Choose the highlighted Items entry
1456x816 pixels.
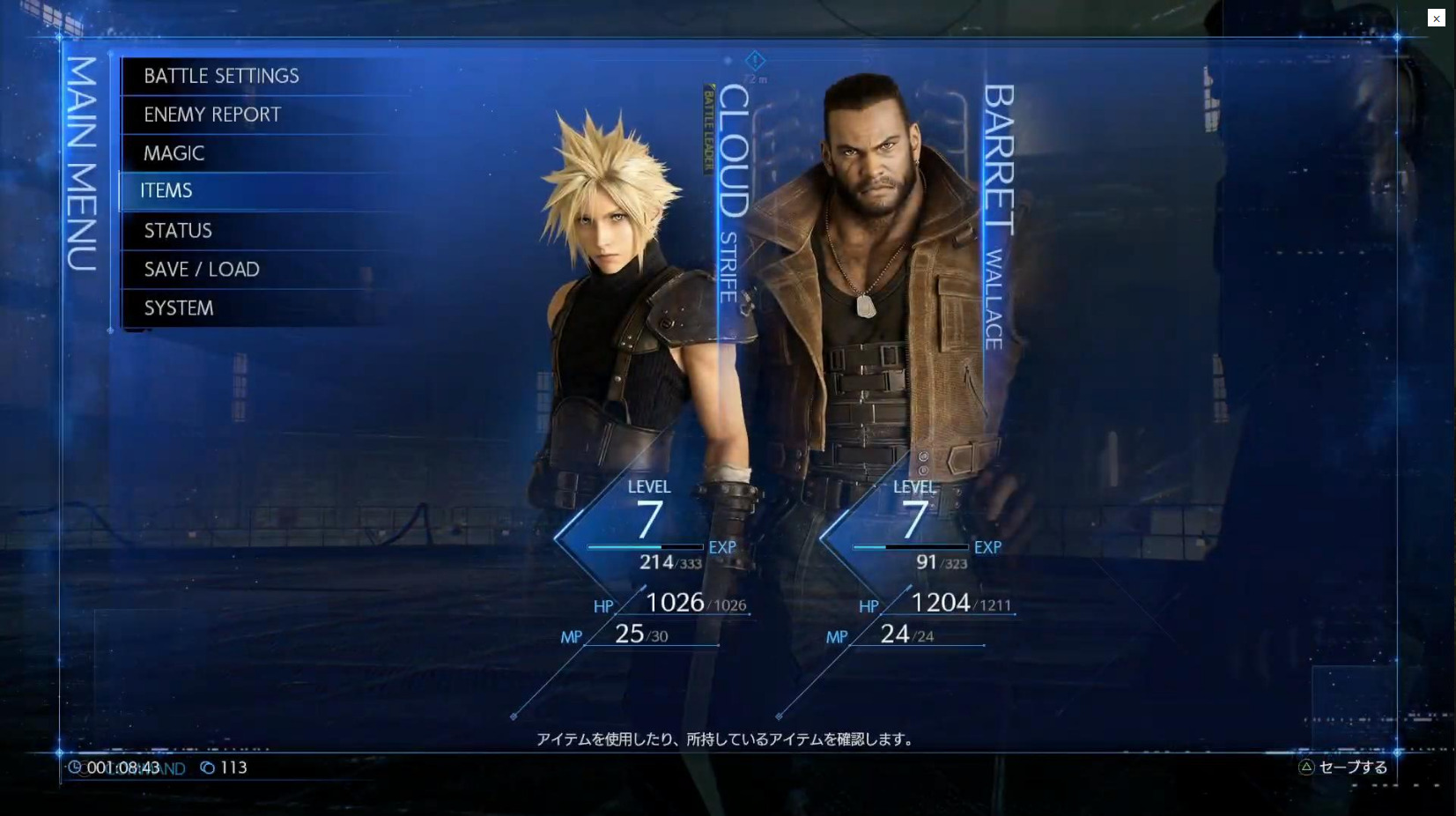(x=166, y=191)
